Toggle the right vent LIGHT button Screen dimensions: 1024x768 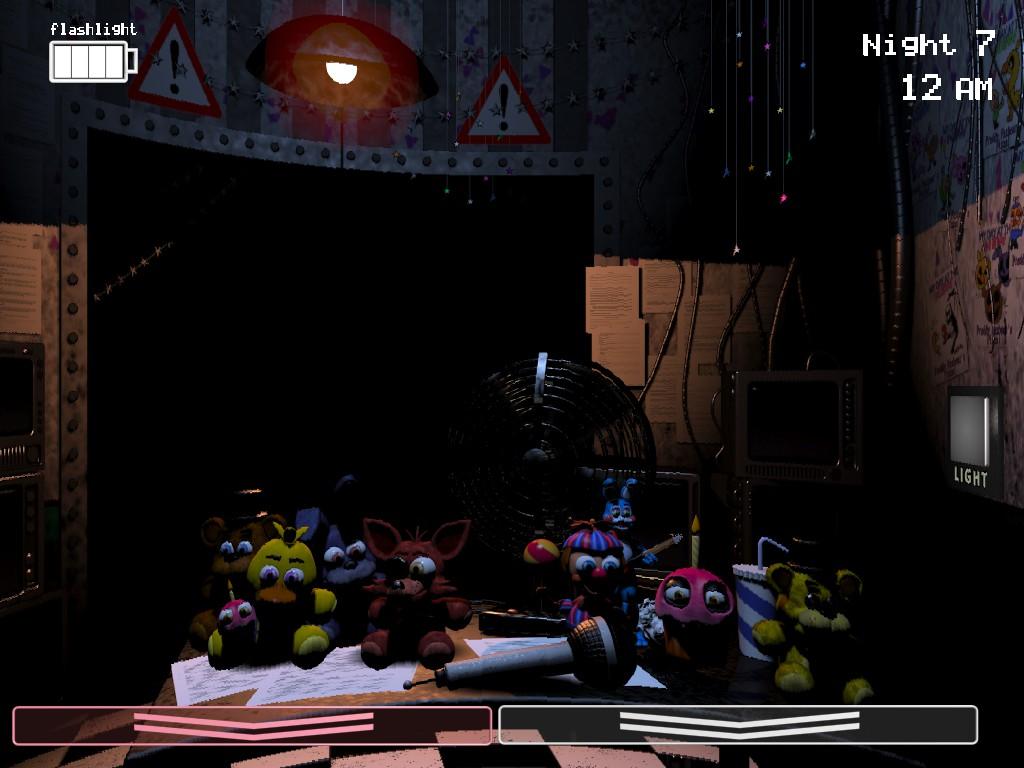point(972,434)
